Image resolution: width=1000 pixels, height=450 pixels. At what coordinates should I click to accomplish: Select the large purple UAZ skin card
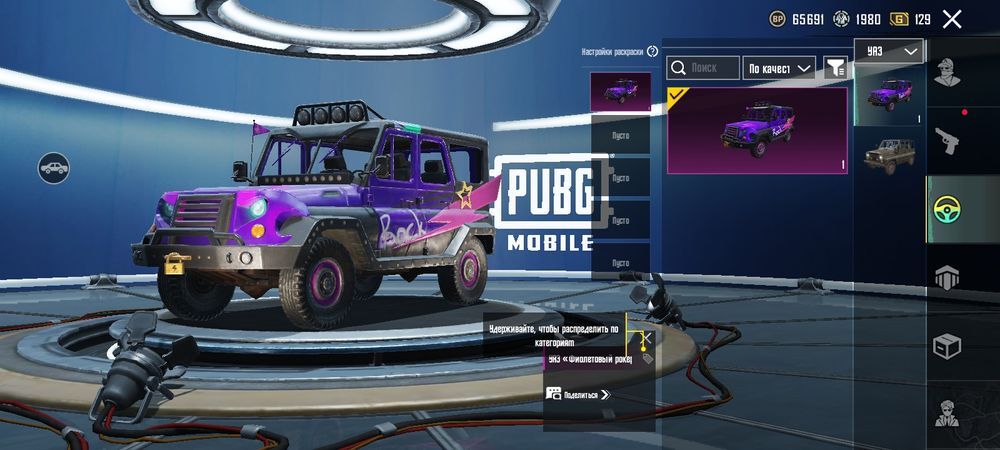[757, 130]
